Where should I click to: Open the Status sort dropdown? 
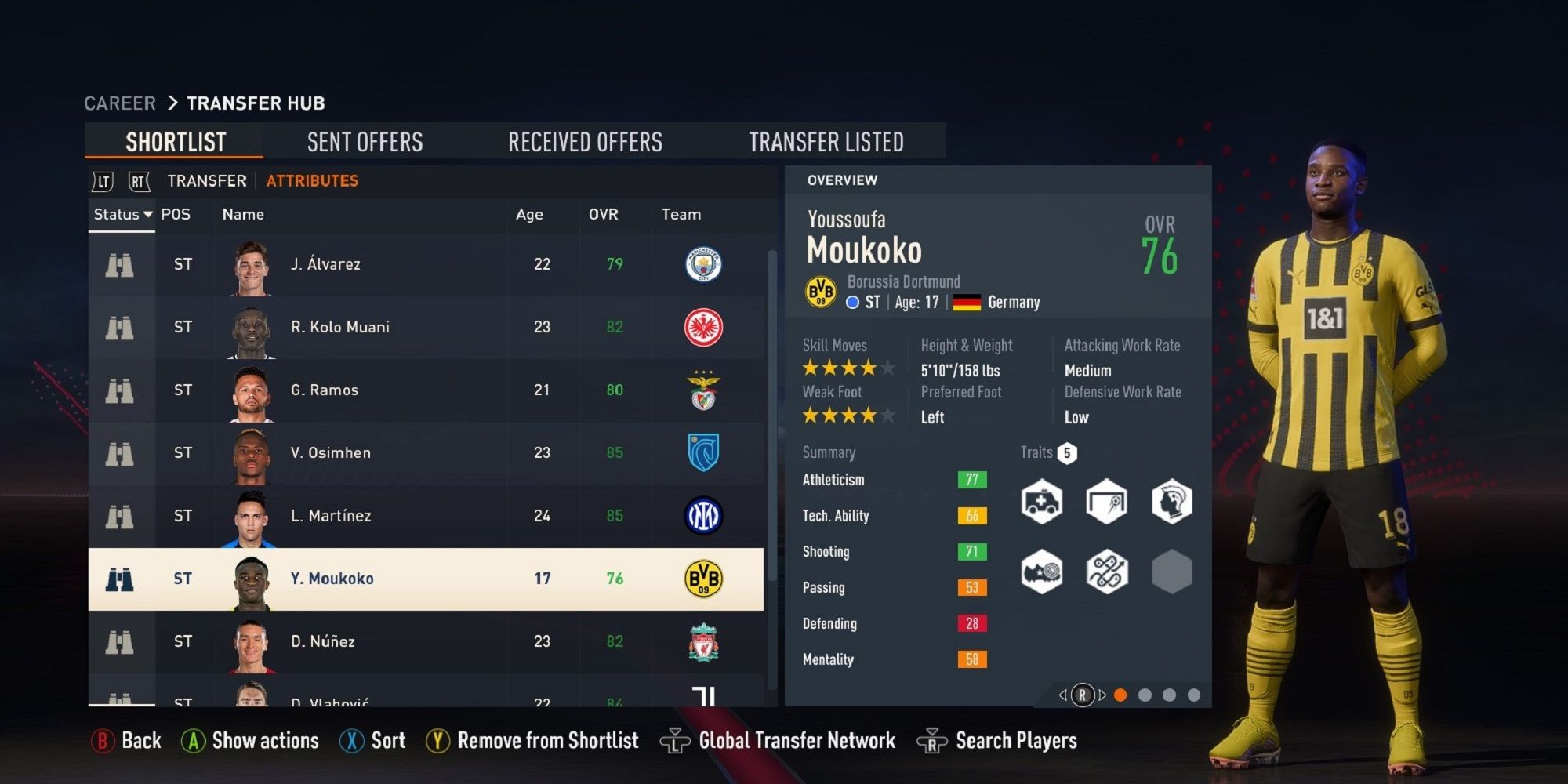tap(122, 214)
